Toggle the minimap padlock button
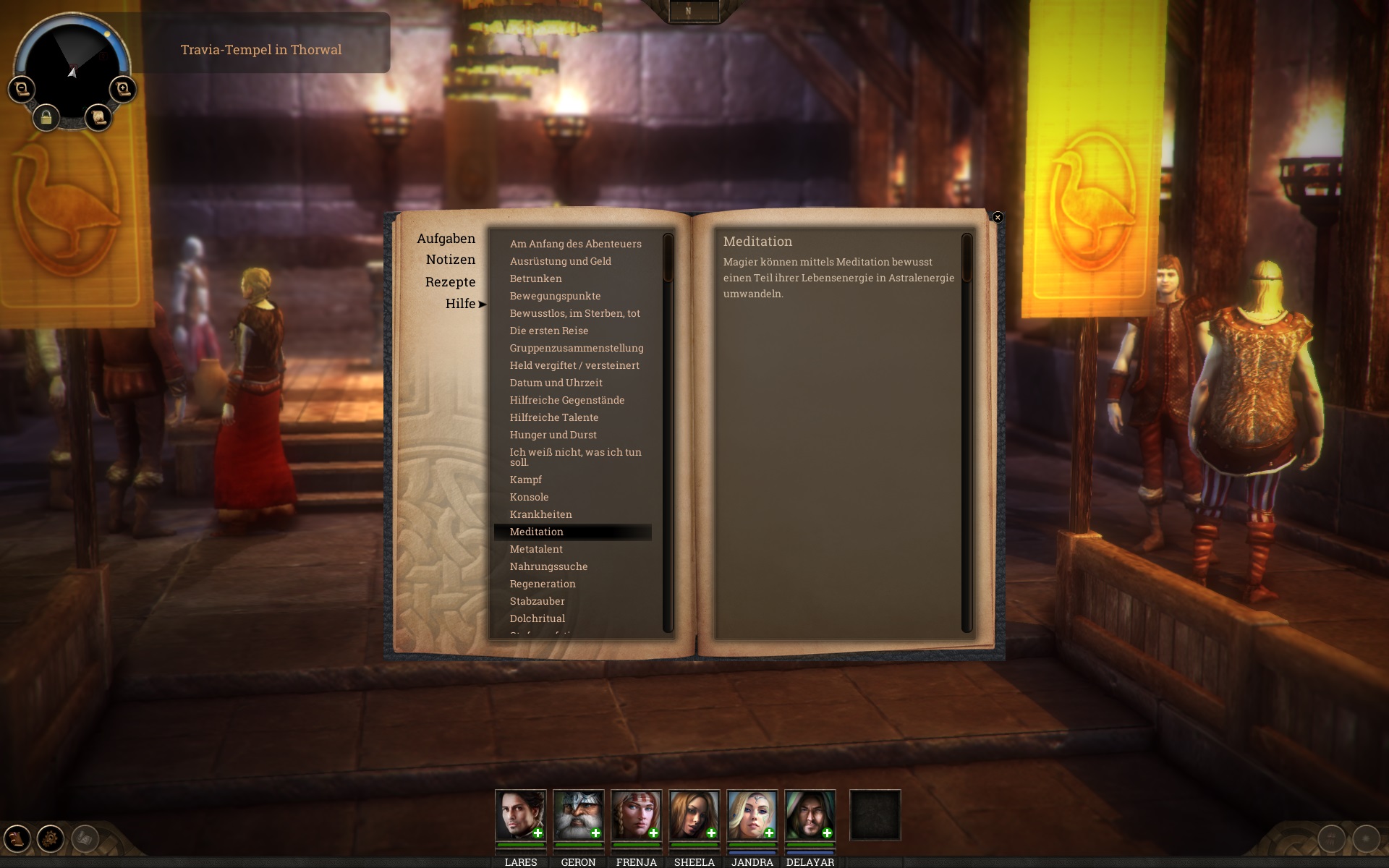The image size is (1389, 868). [46, 117]
